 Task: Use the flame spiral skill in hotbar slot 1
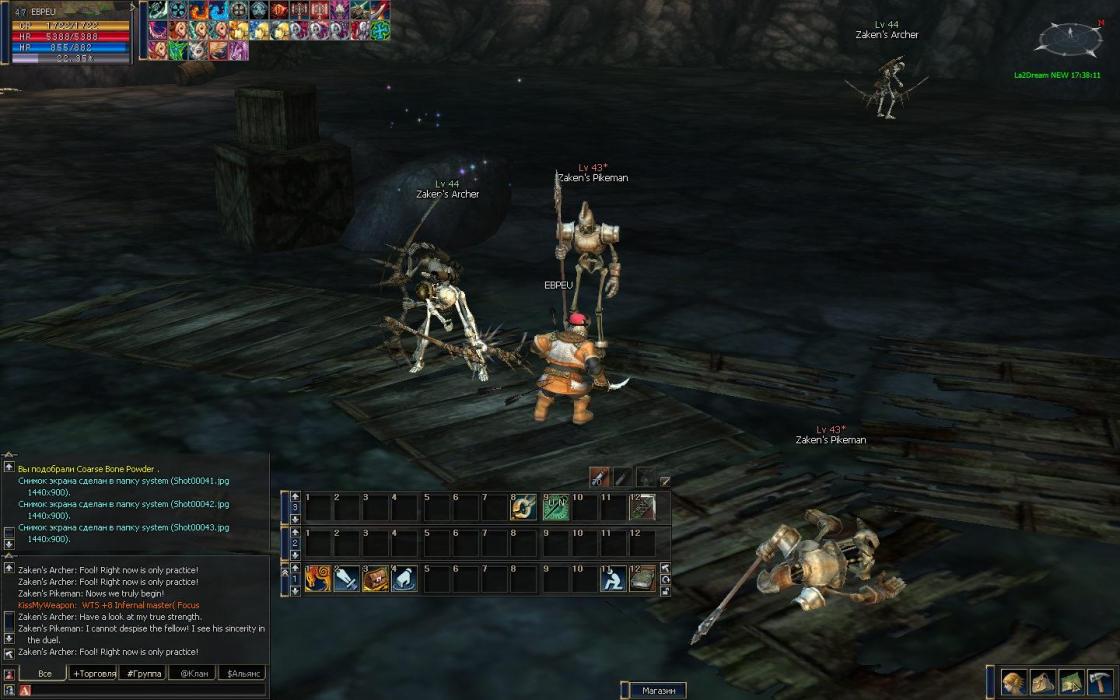(x=318, y=578)
